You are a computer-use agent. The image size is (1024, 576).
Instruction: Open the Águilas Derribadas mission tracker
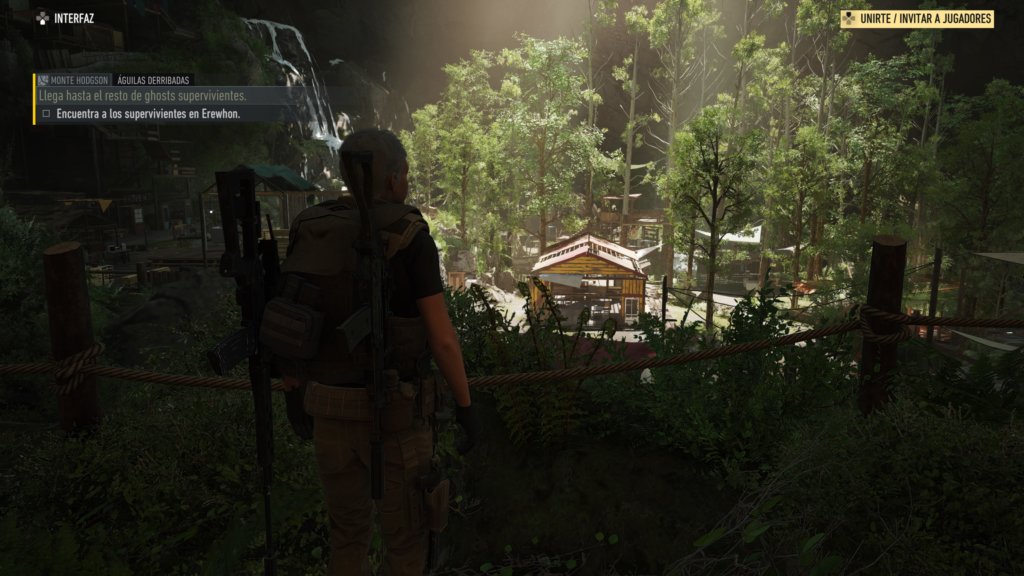(153, 80)
